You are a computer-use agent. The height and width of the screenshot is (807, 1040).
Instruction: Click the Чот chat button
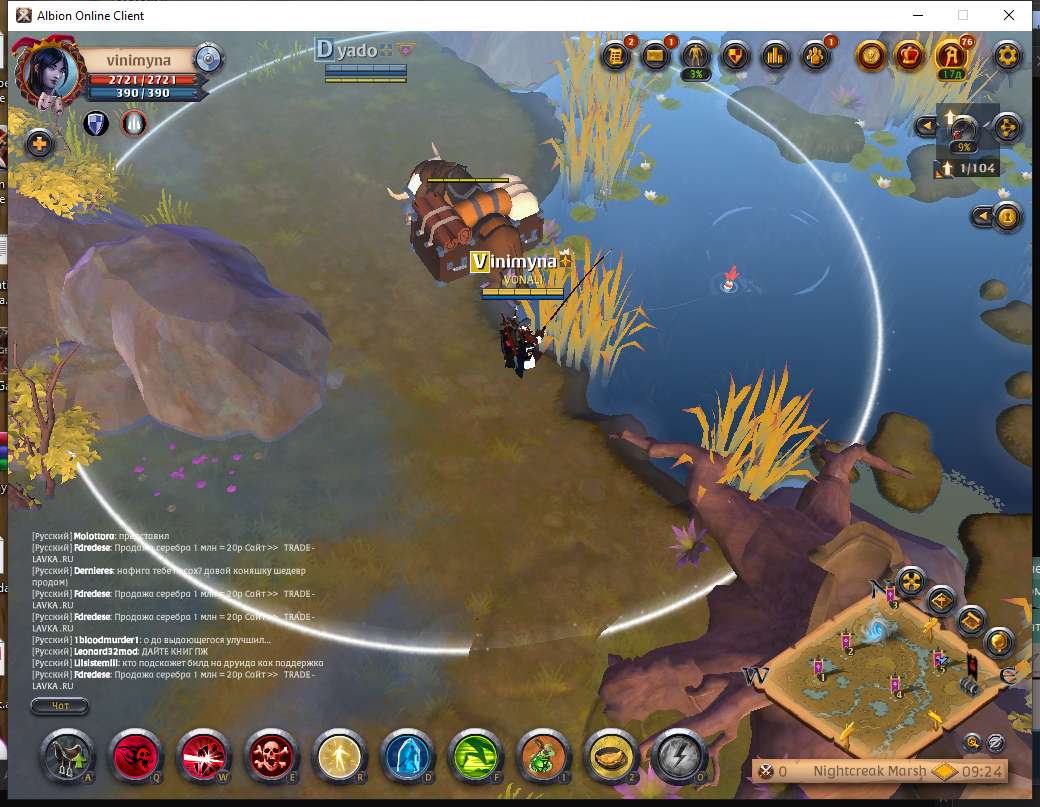(x=59, y=707)
